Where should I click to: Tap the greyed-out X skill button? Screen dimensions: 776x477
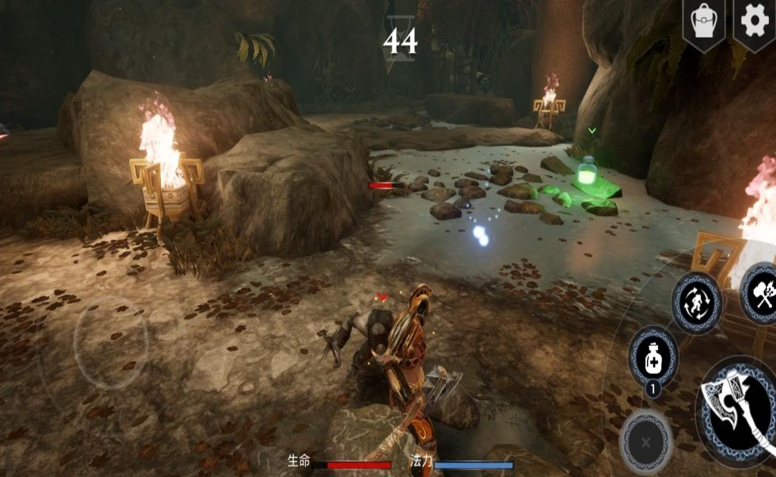[645, 441]
